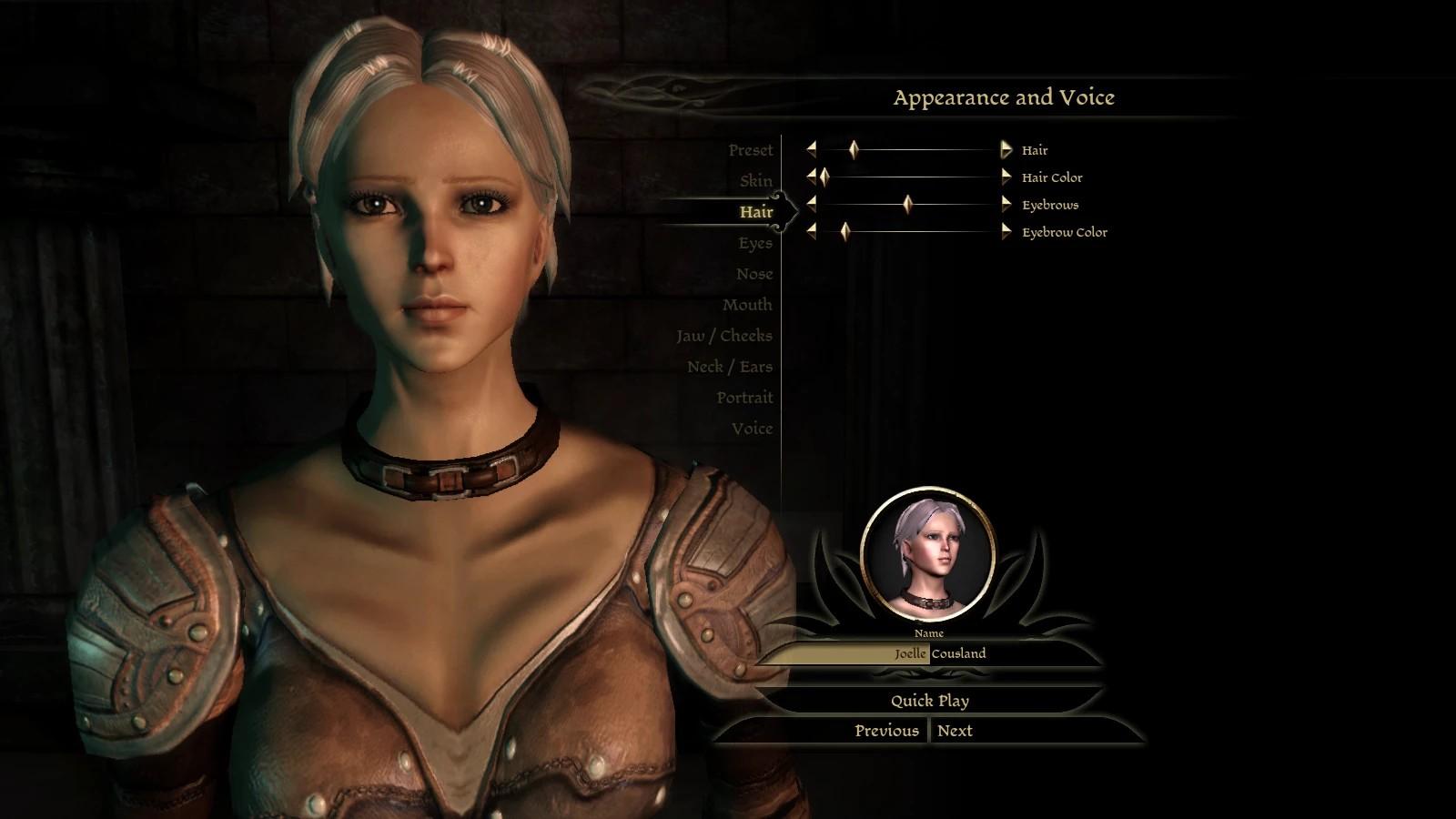Open the Eyes appearance options

tap(754, 243)
